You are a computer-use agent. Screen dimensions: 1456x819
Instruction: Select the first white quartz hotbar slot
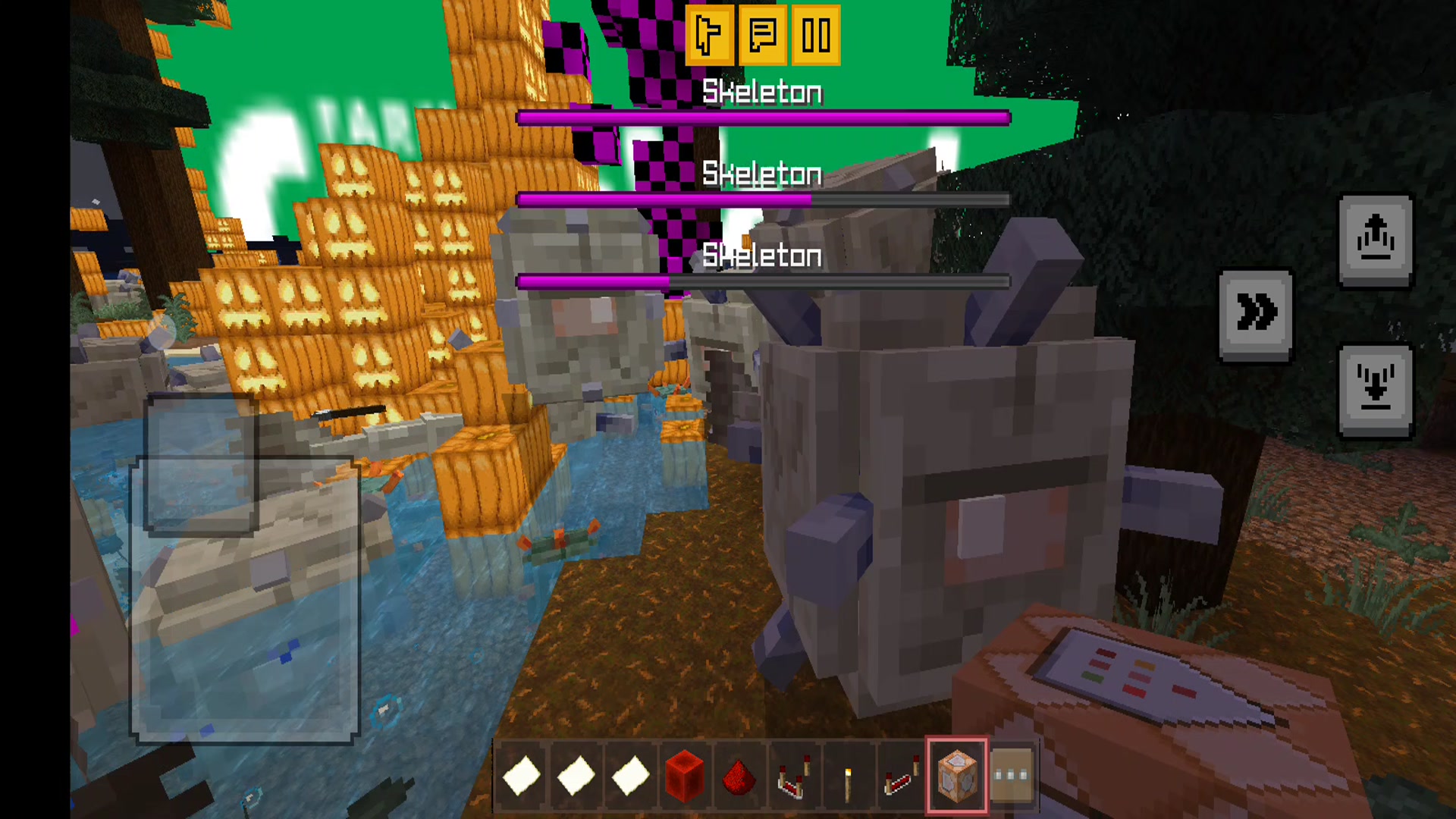click(521, 775)
